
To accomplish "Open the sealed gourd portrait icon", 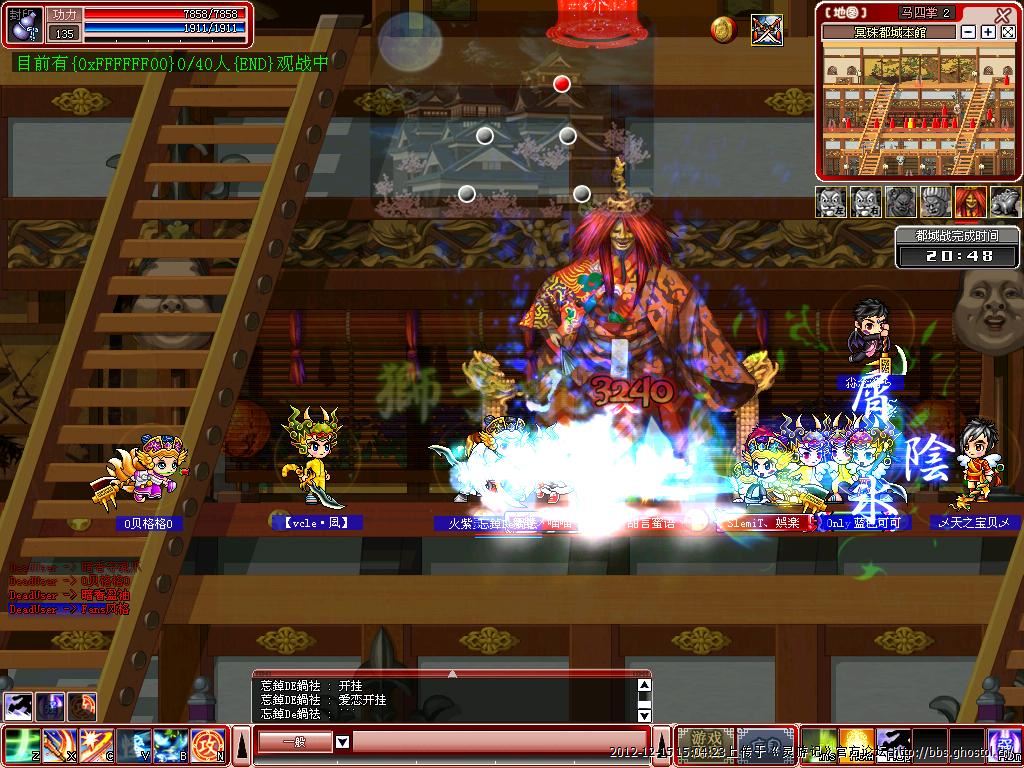I will pos(22,22).
